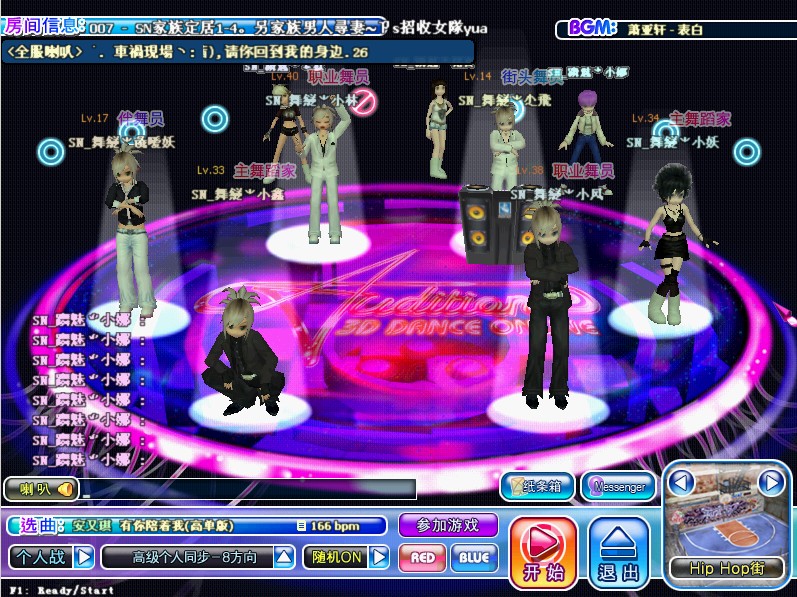Open the Messenger panel
797x597 pixels.
618,487
